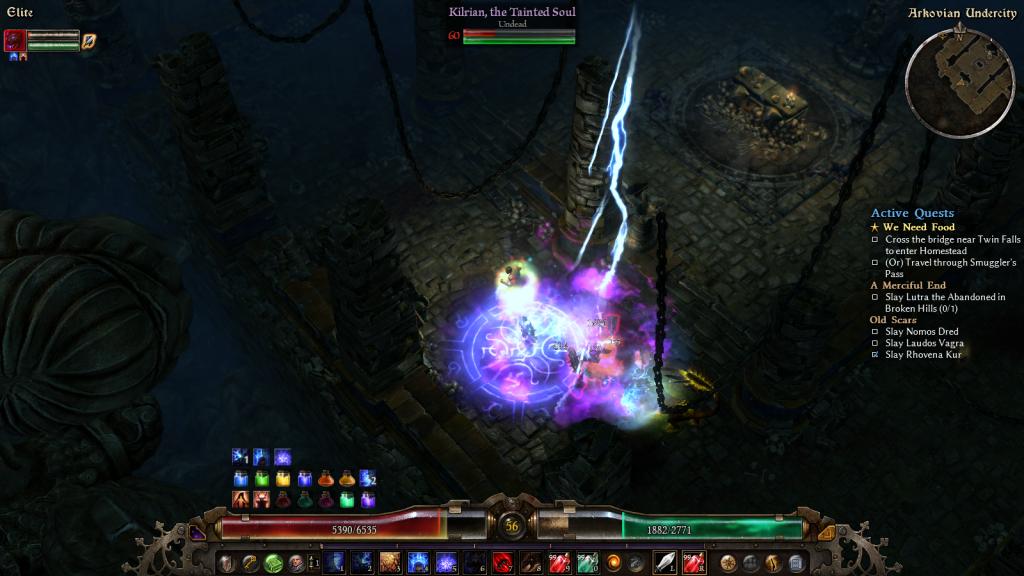
Task: Select the sword attack left-mouse slot
Action: [x=665, y=562]
